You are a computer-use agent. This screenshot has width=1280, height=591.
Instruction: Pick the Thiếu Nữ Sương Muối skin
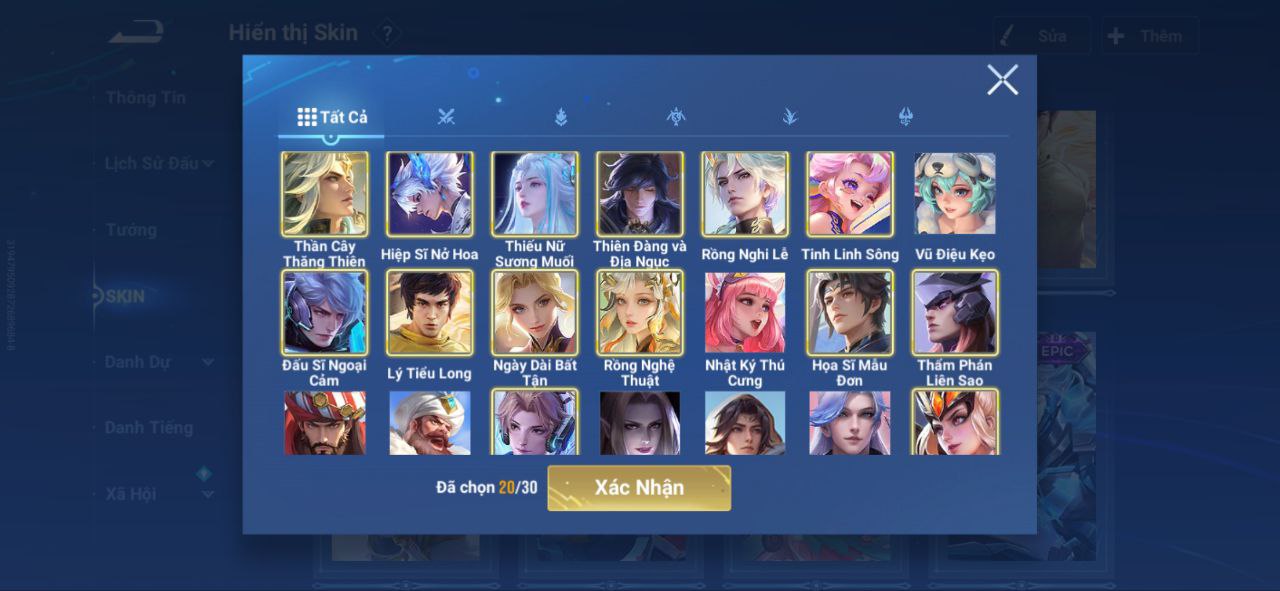[x=535, y=194]
